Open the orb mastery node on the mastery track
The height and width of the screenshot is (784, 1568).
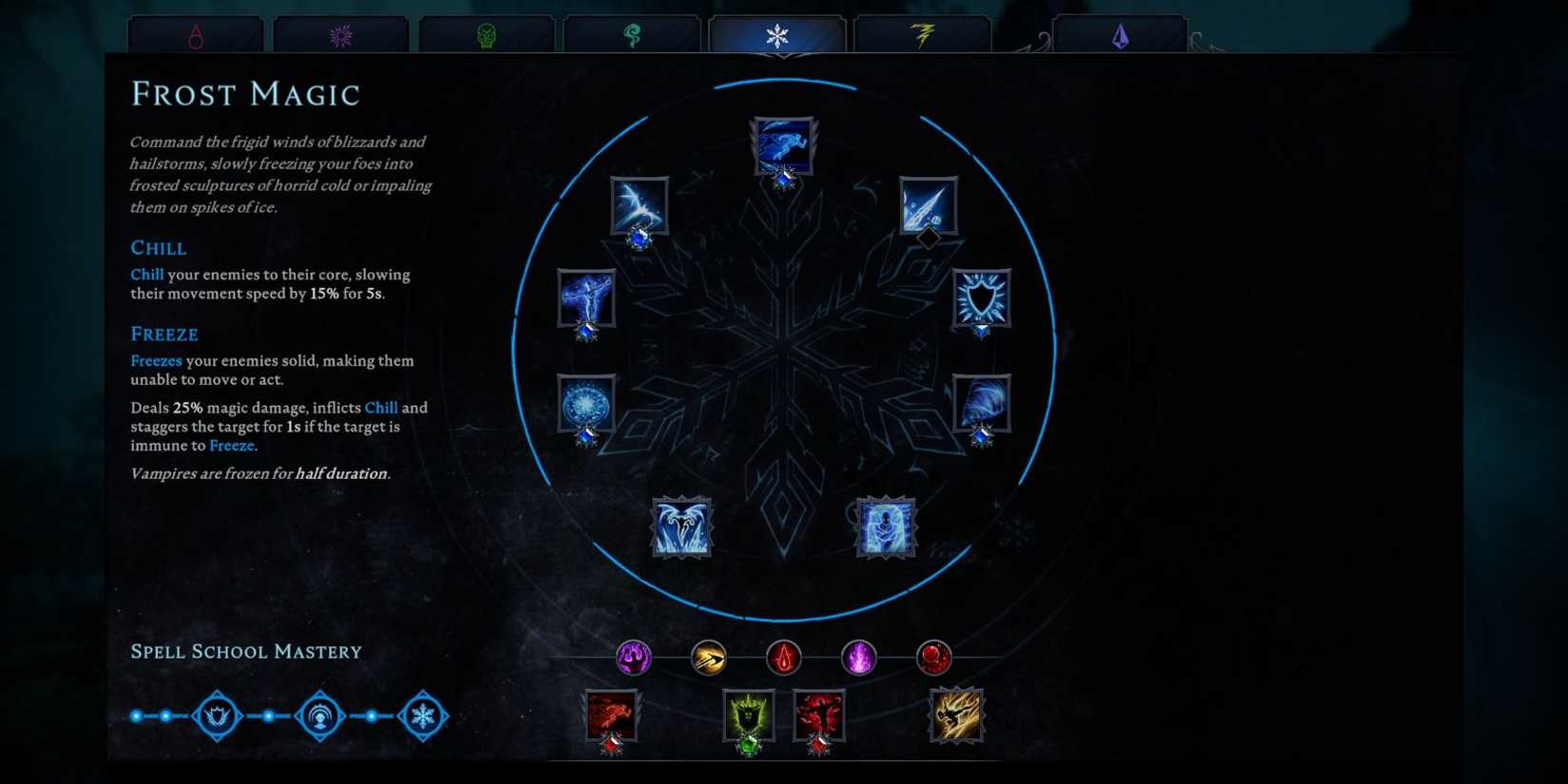(320, 717)
